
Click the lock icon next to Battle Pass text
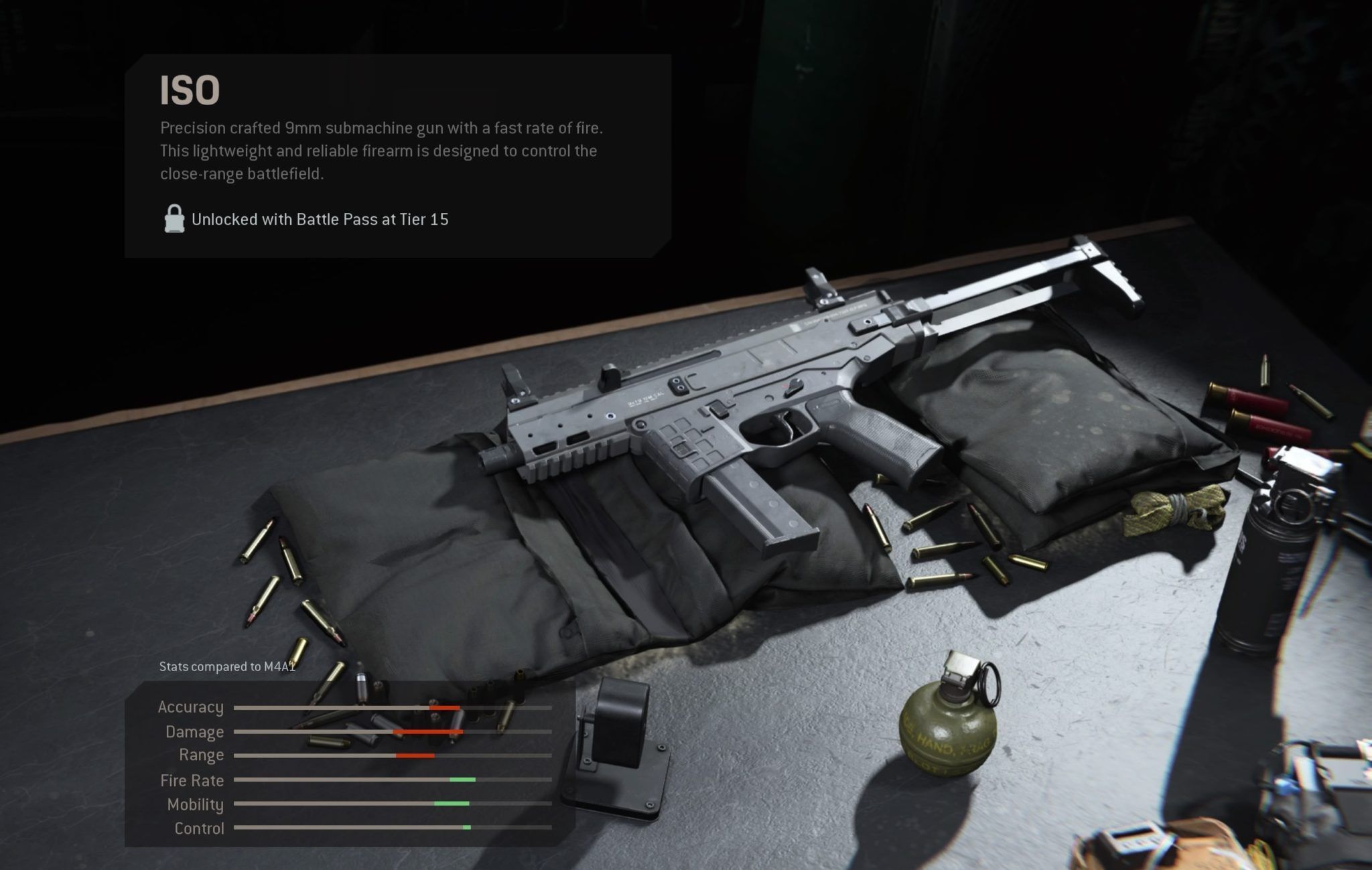click(174, 219)
